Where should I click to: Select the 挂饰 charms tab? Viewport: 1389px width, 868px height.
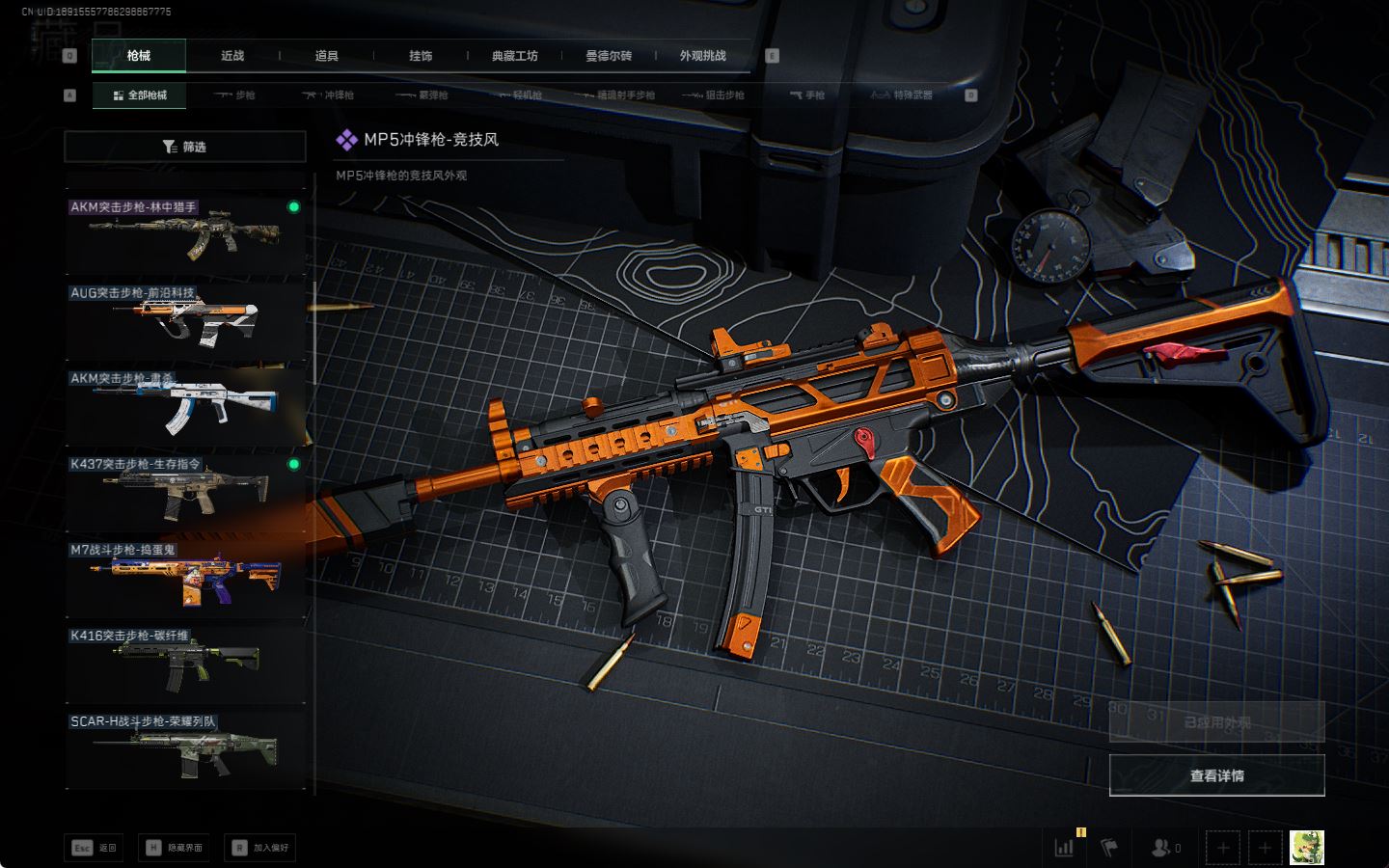click(421, 56)
